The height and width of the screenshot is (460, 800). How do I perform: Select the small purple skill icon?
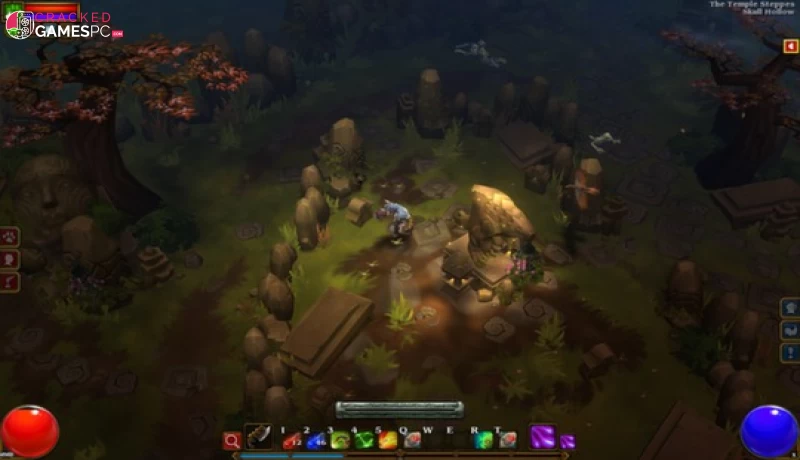point(567,441)
